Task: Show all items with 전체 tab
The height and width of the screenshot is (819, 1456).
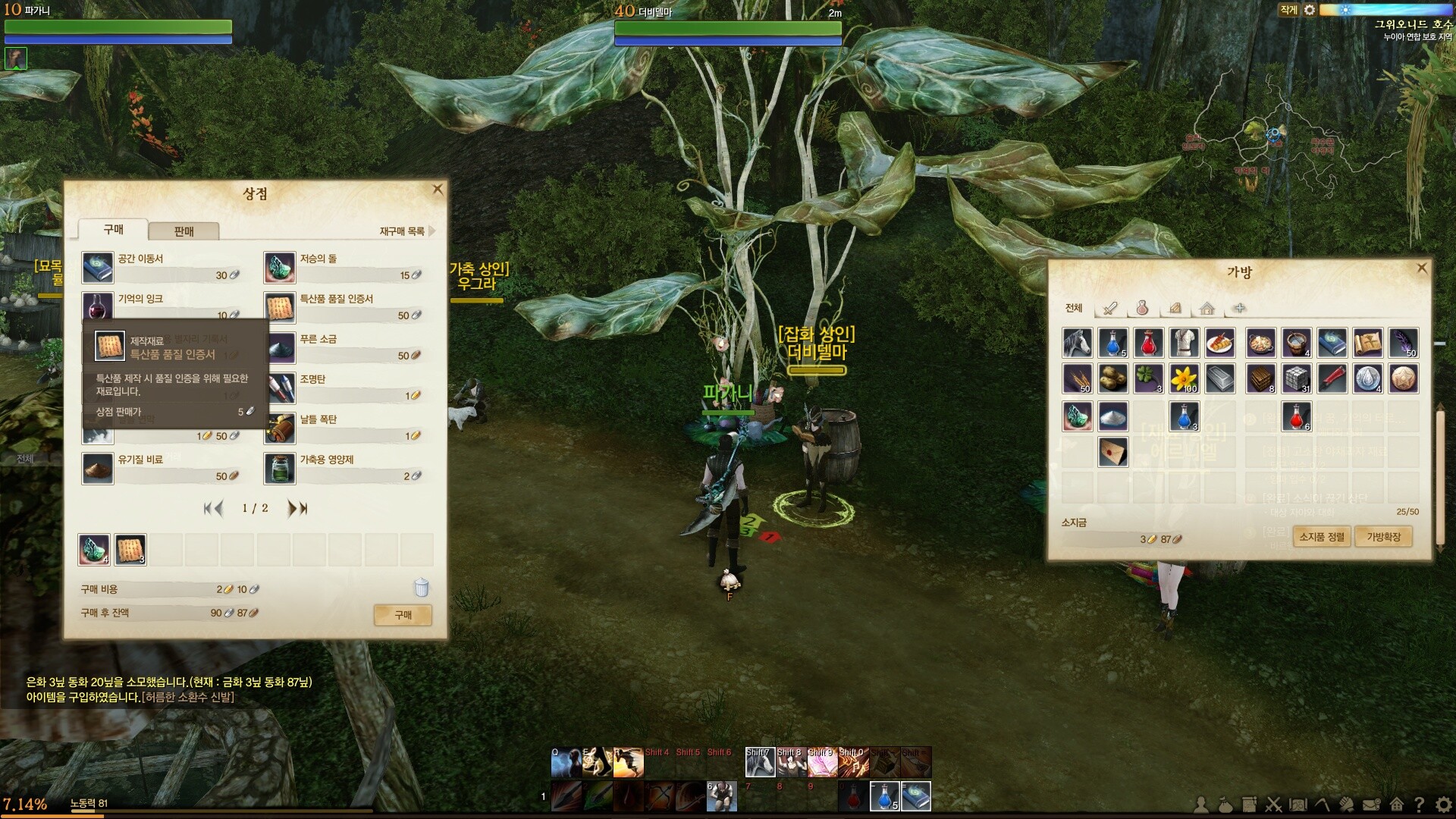Action: coord(1074,308)
